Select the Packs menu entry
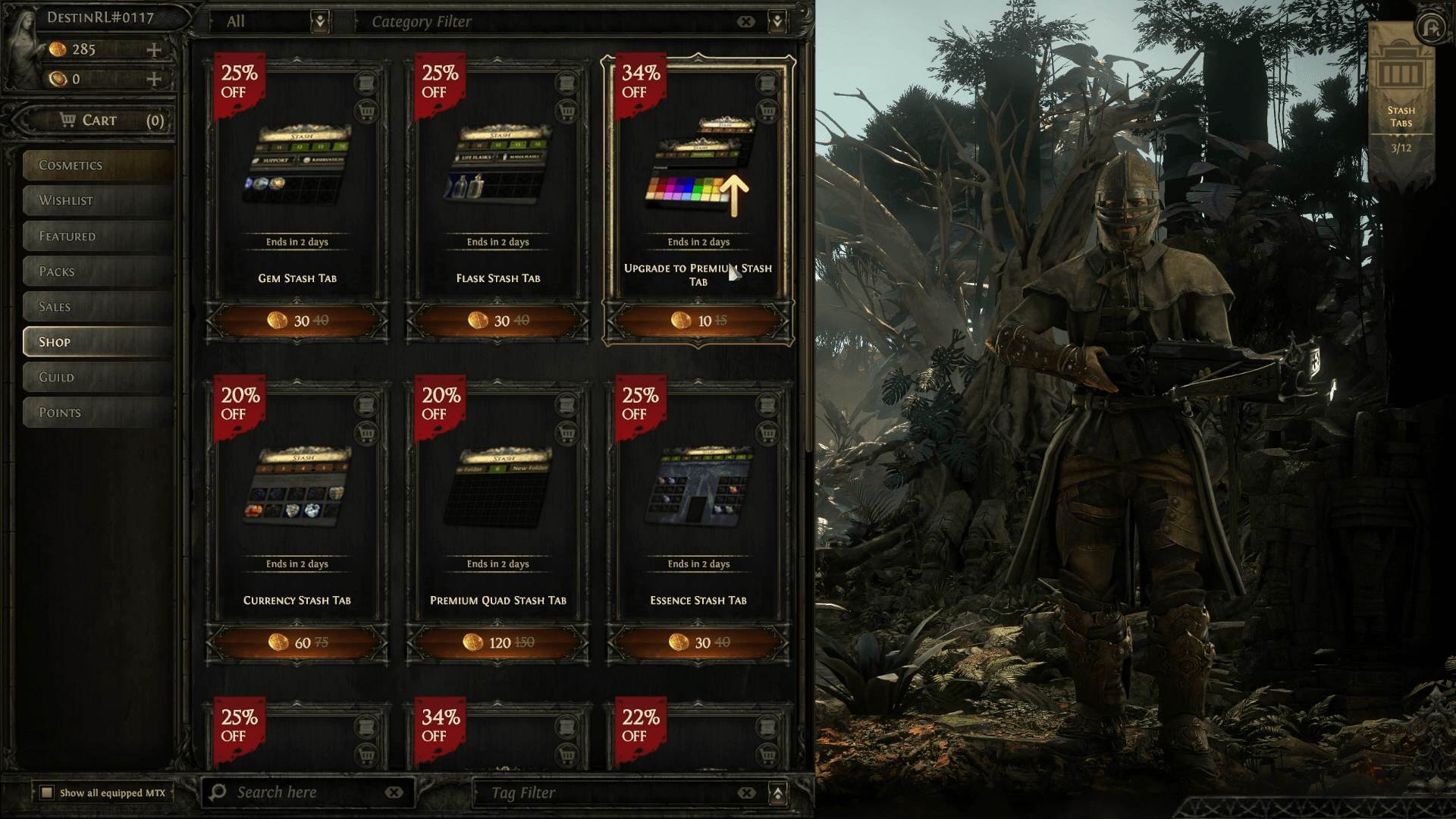 (x=99, y=271)
